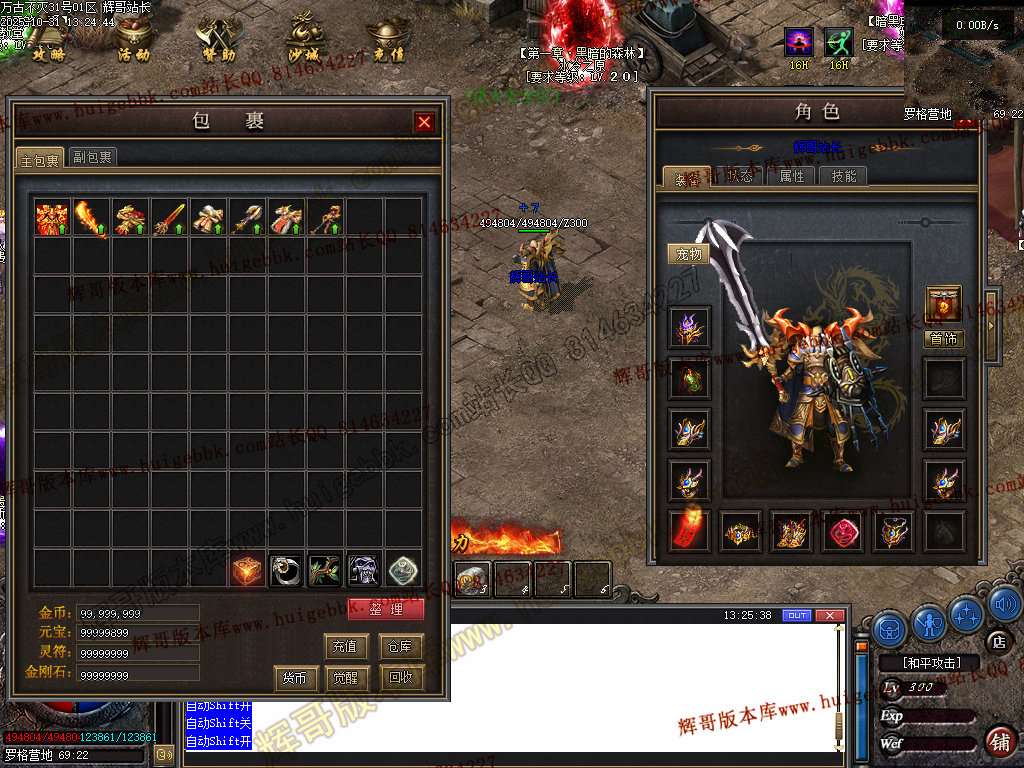Open the 回收 recycle panel

pos(401,678)
